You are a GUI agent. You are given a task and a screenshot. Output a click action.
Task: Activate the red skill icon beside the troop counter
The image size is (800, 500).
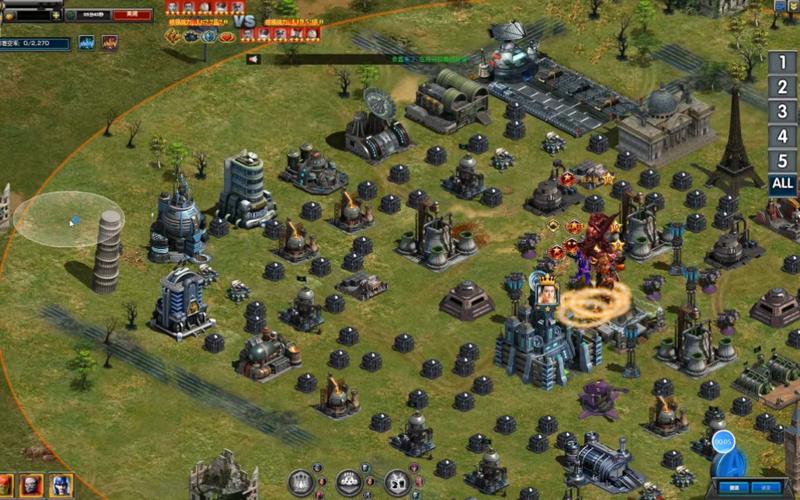109,43
